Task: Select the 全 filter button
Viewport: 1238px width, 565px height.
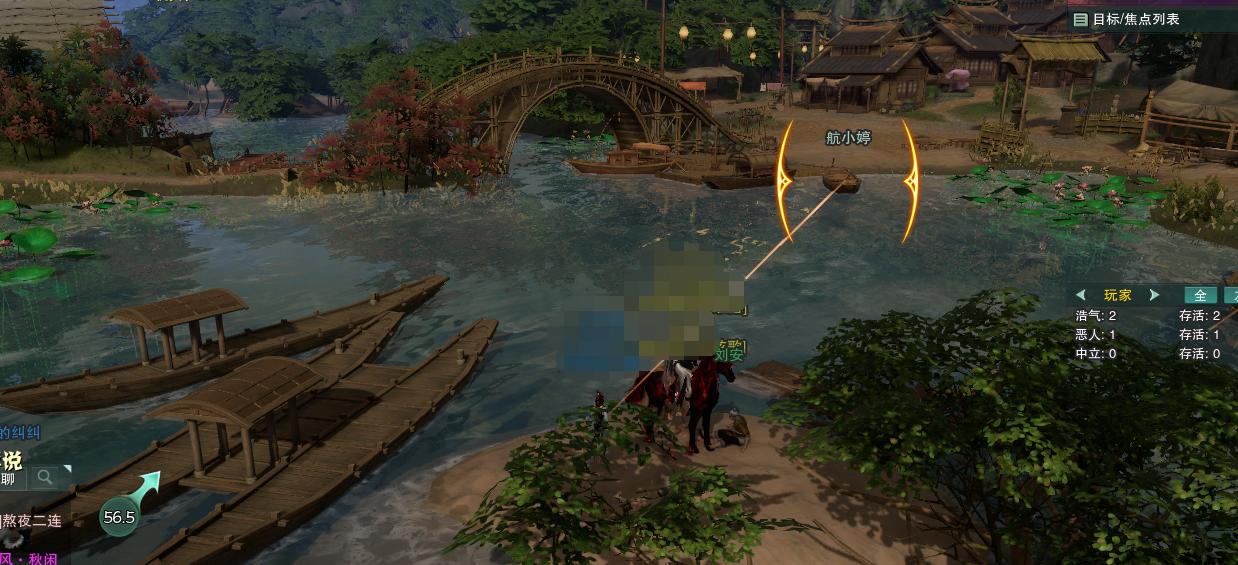Action: [1200, 295]
